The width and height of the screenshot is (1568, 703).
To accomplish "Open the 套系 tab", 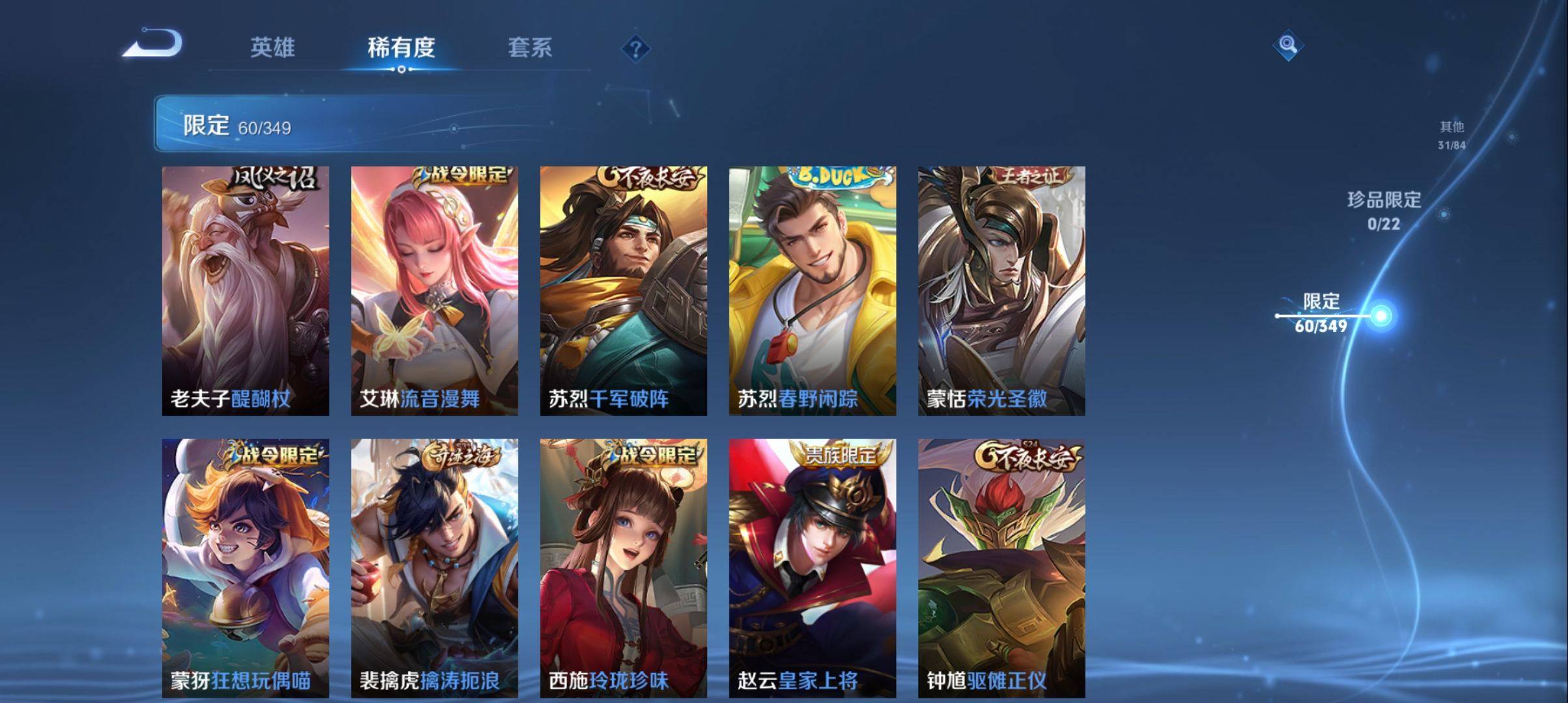I will pos(529,48).
